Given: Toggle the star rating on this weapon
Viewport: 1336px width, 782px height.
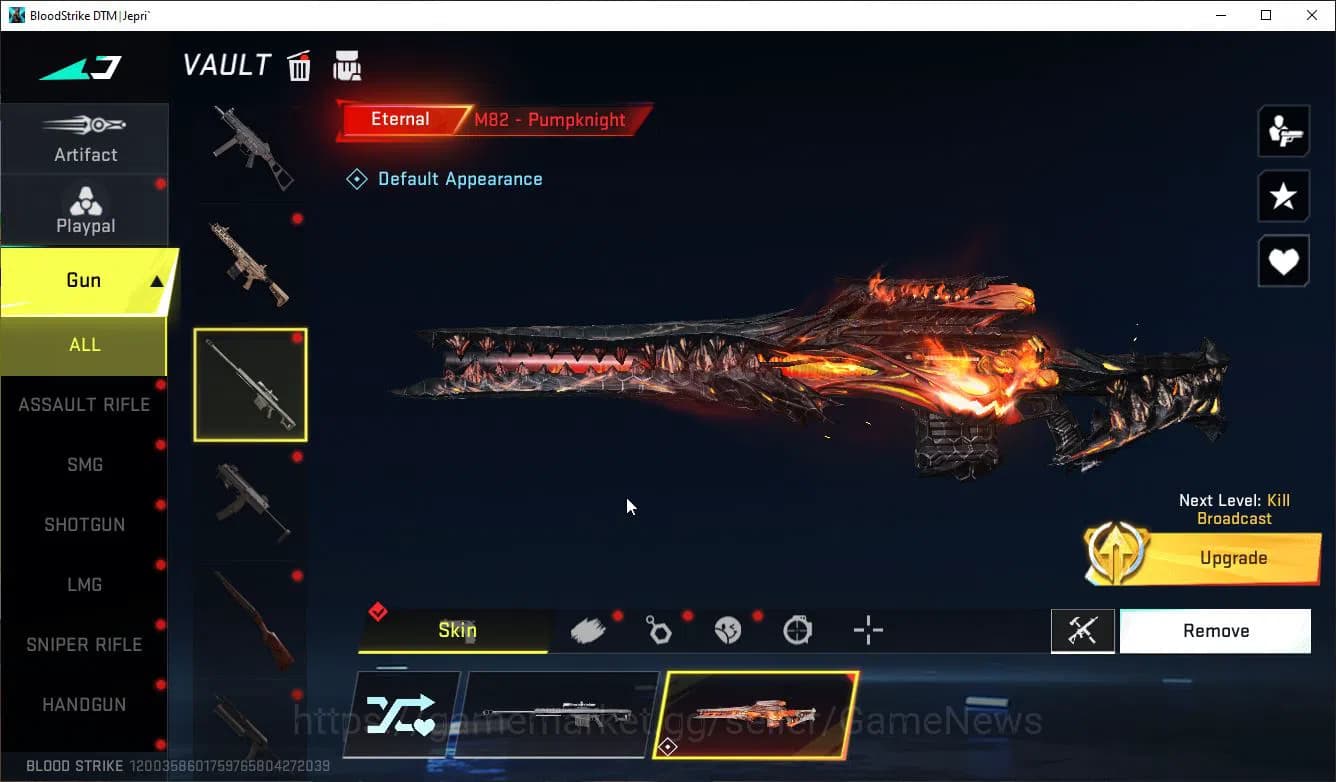Looking at the screenshot, I should (1283, 196).
